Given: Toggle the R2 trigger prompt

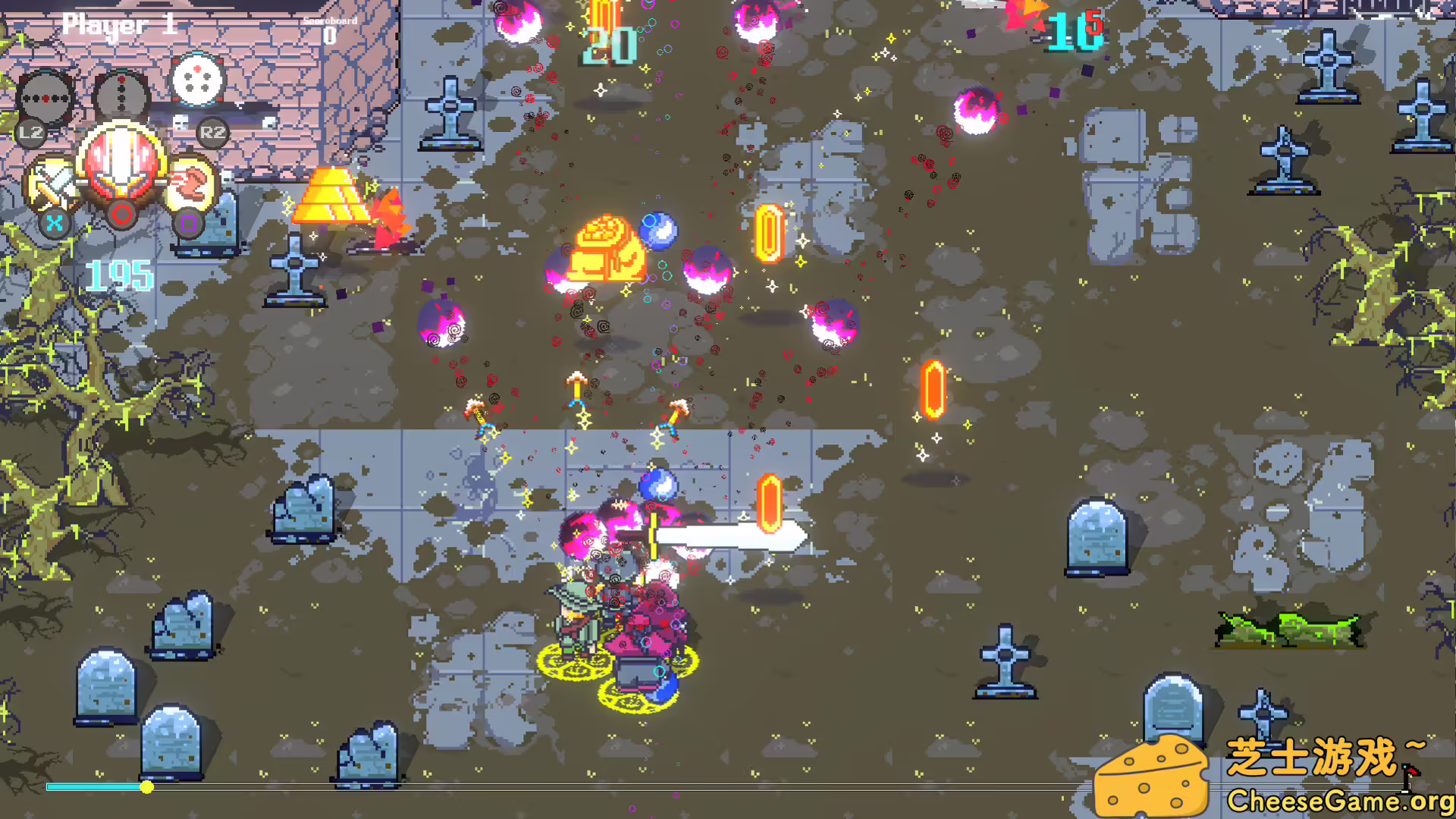Looking at the screenshot, I should point(212,133).
